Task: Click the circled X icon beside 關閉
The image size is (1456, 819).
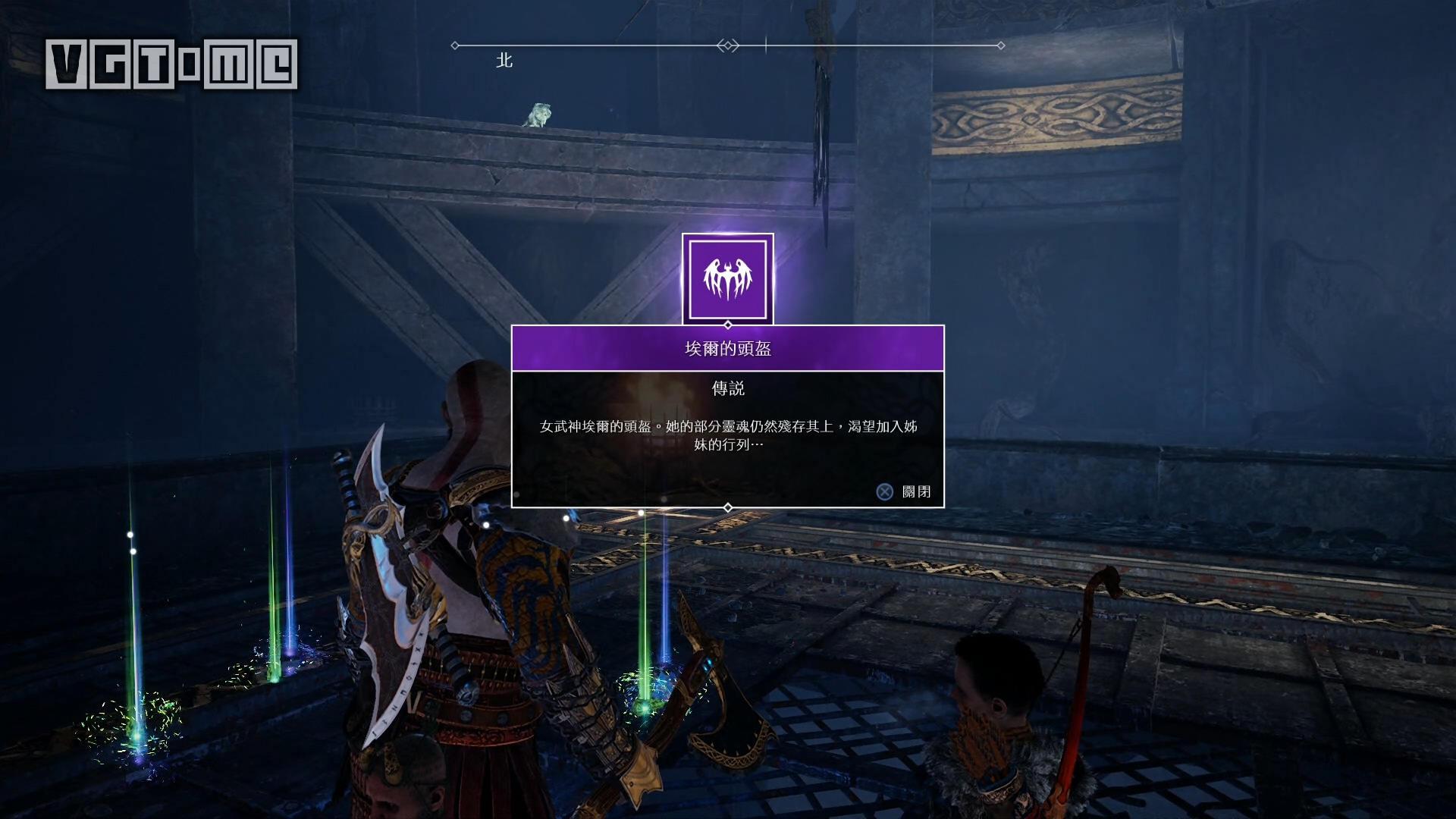Action: pos(884,491)
